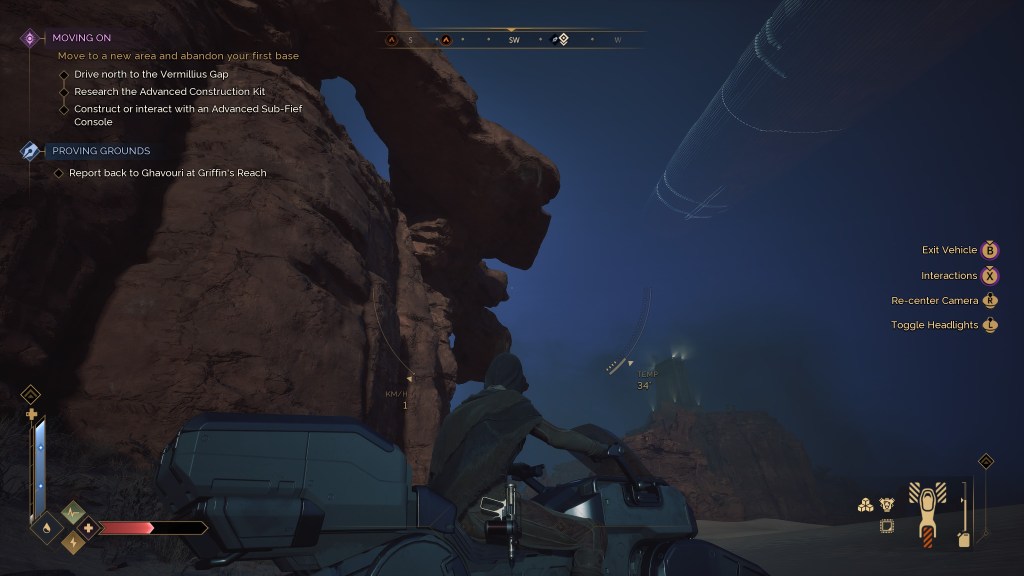This screenshot has width=1024, height=576.
Task: Open the vehicle cargo boxes icon
Action: pyautogui.click(x=866, y=505)
